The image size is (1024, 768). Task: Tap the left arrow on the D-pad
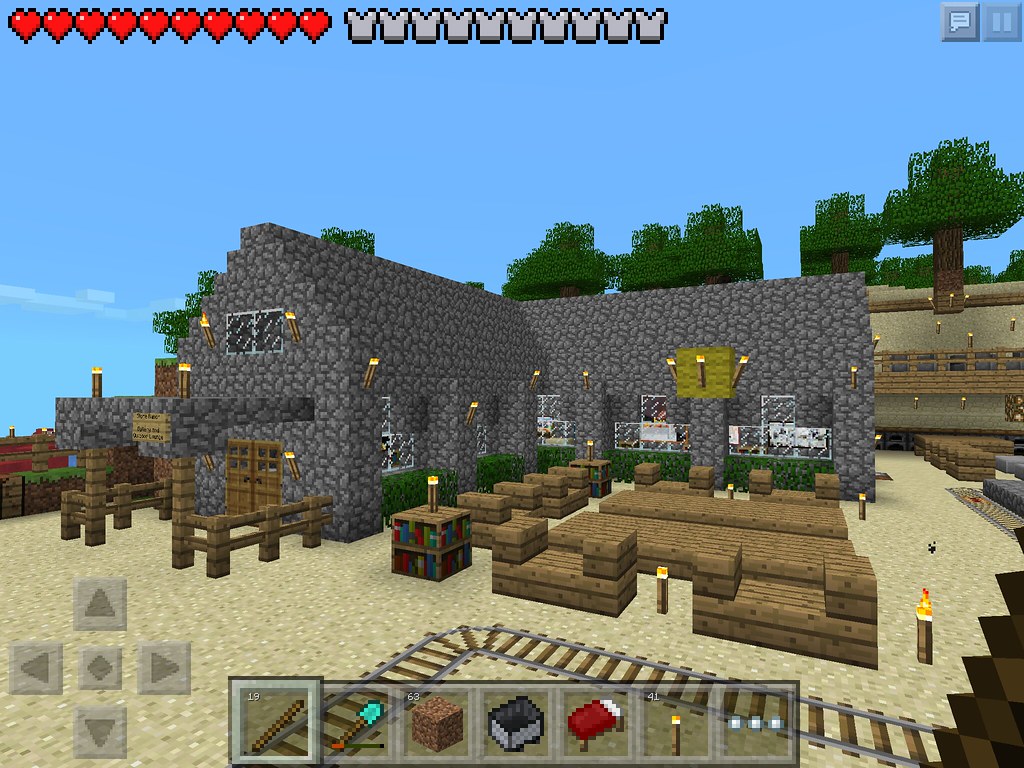pyautogui.click(x=38, y=666)
